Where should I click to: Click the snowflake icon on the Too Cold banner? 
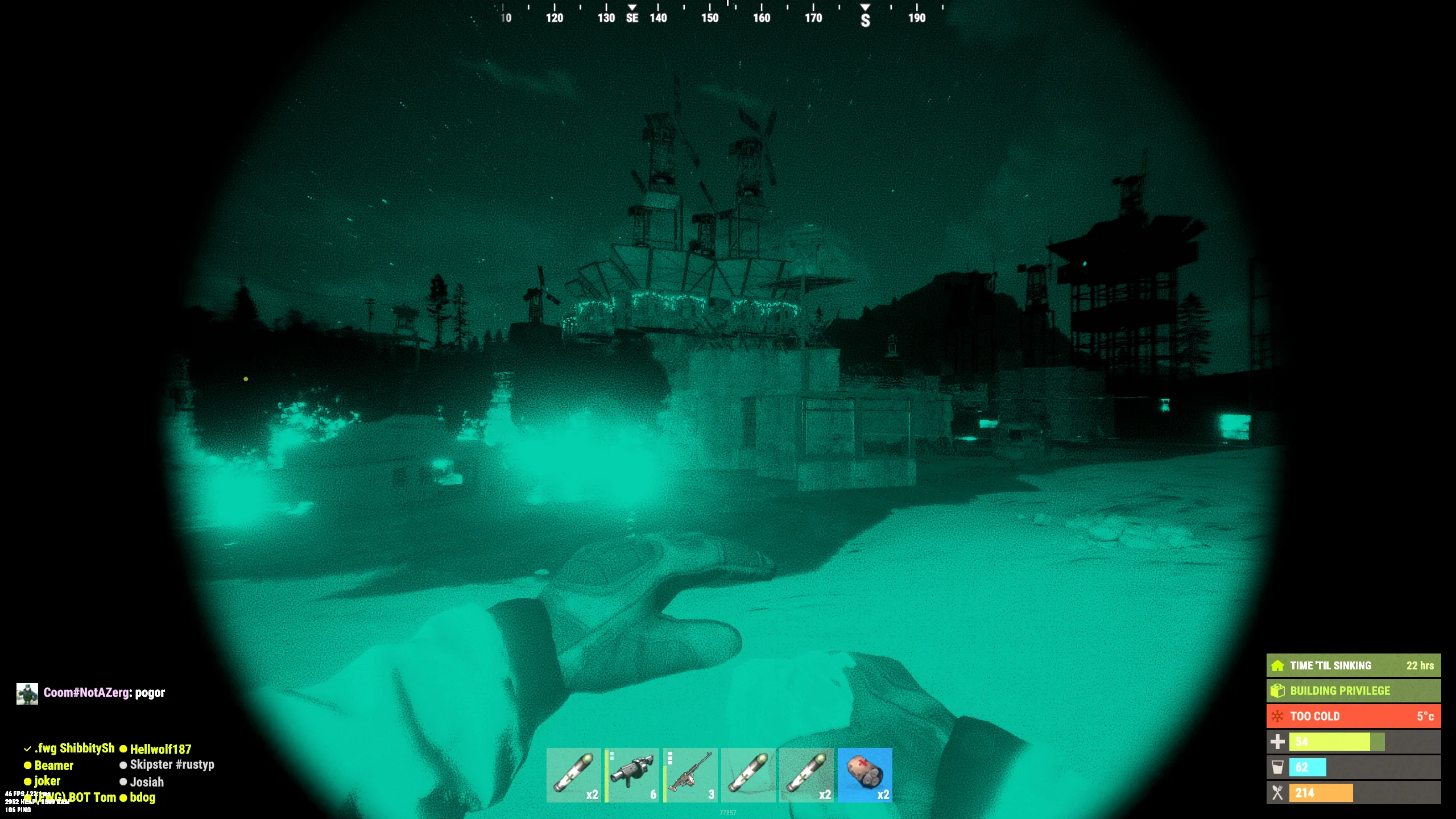(x=1279, y=716)
